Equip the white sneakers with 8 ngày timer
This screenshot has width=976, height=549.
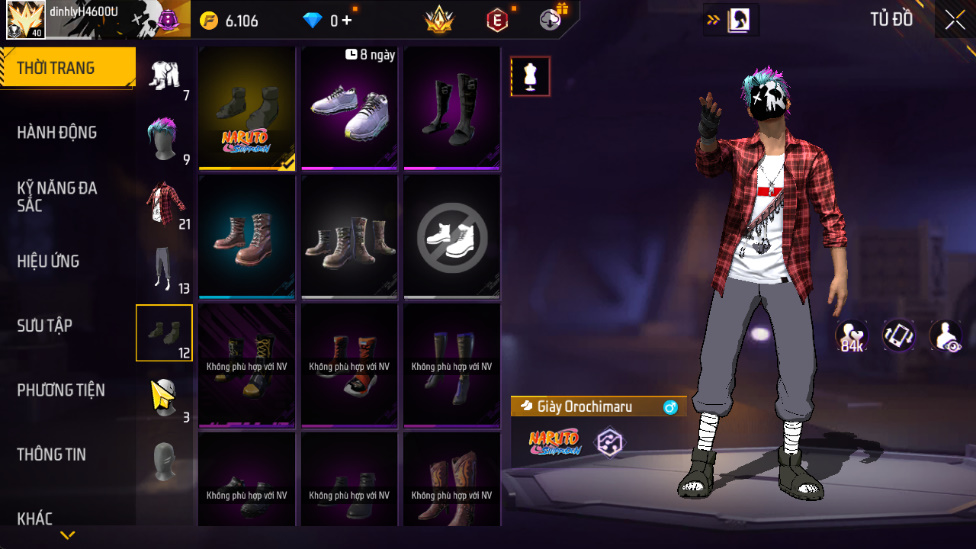point(351,107)
